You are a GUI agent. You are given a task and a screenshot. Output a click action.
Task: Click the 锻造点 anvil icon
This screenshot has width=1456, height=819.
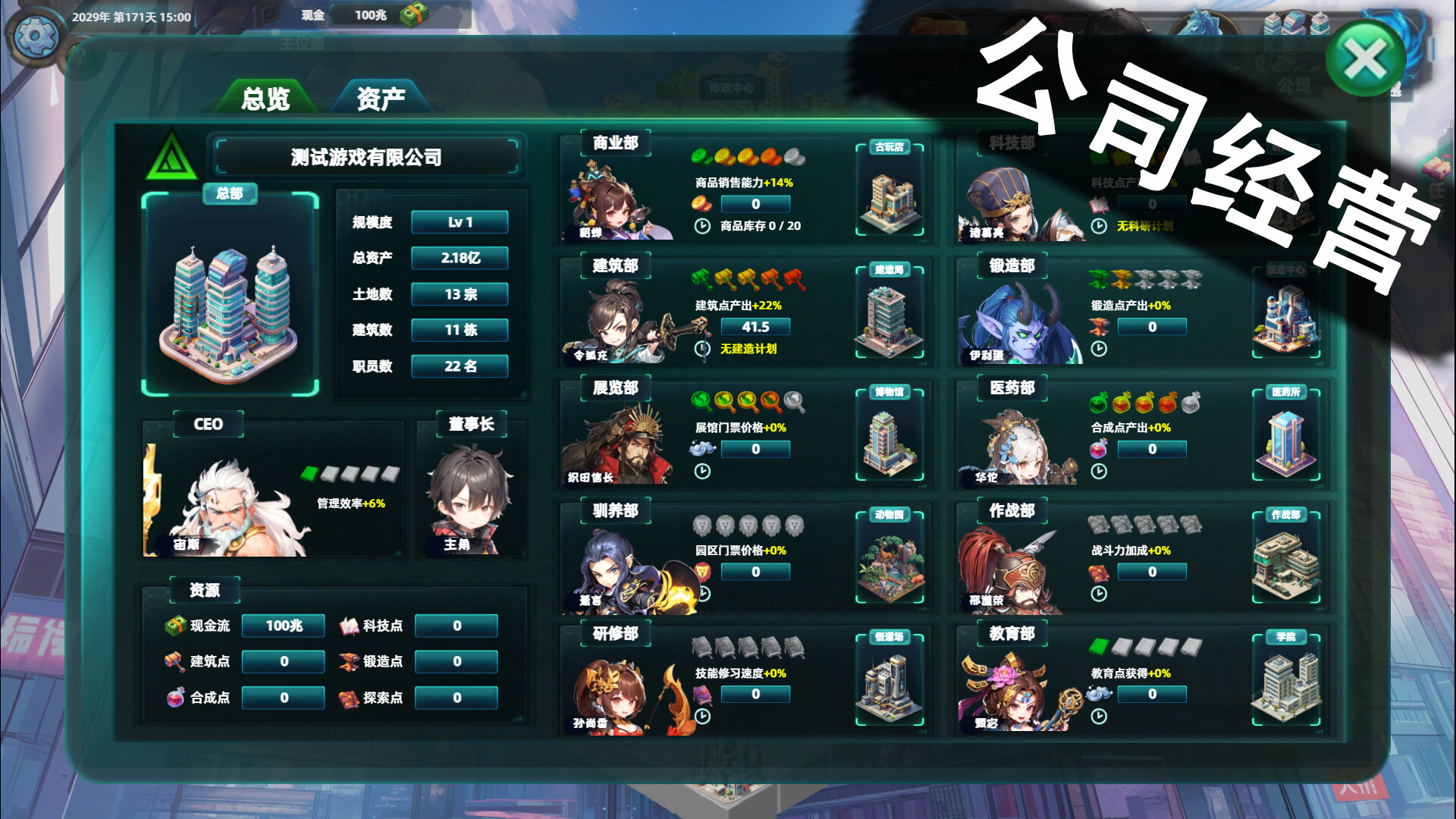coord(350,661)
